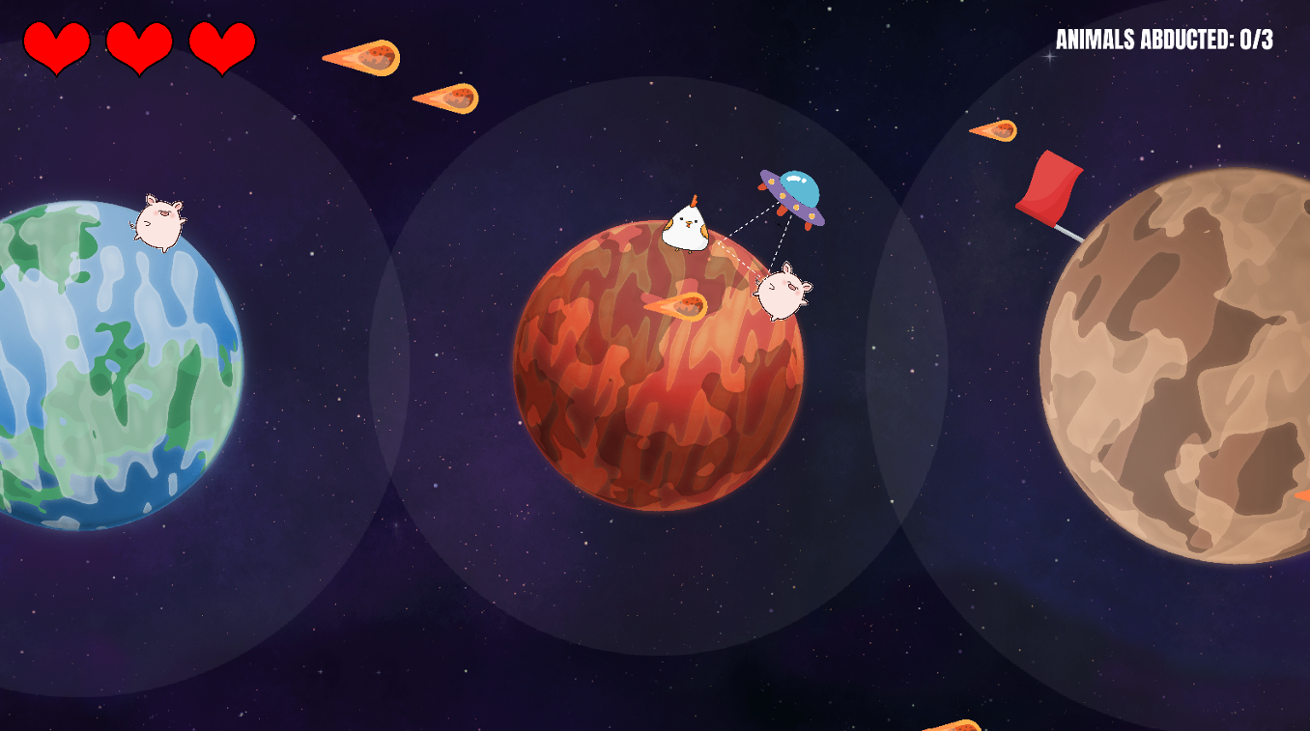
Task: Click the meteor above the brown planet
Action: point(996,131)
